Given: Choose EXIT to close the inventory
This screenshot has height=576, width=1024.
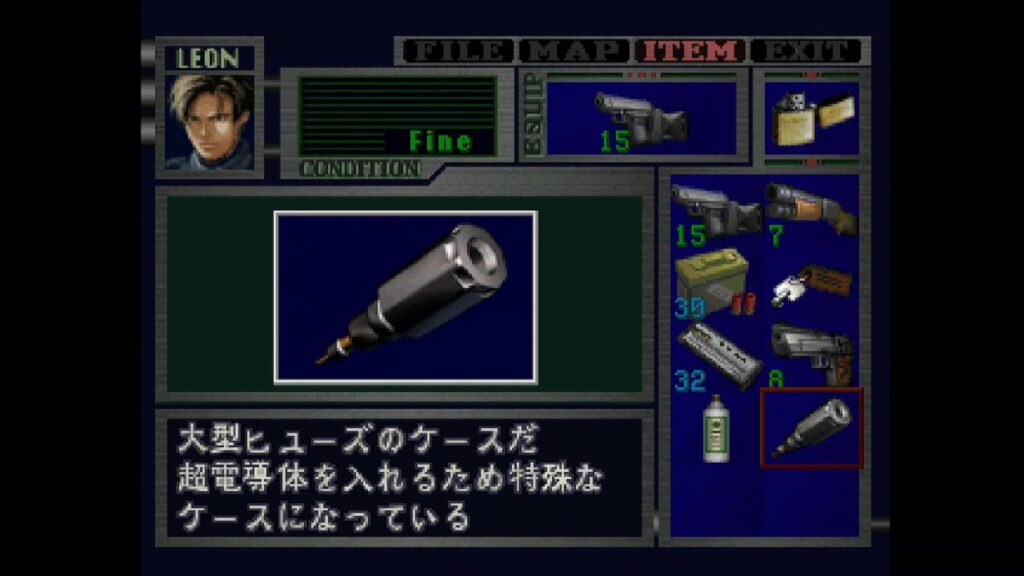Looking at the screenshot, I should click(x=807, y=50).
